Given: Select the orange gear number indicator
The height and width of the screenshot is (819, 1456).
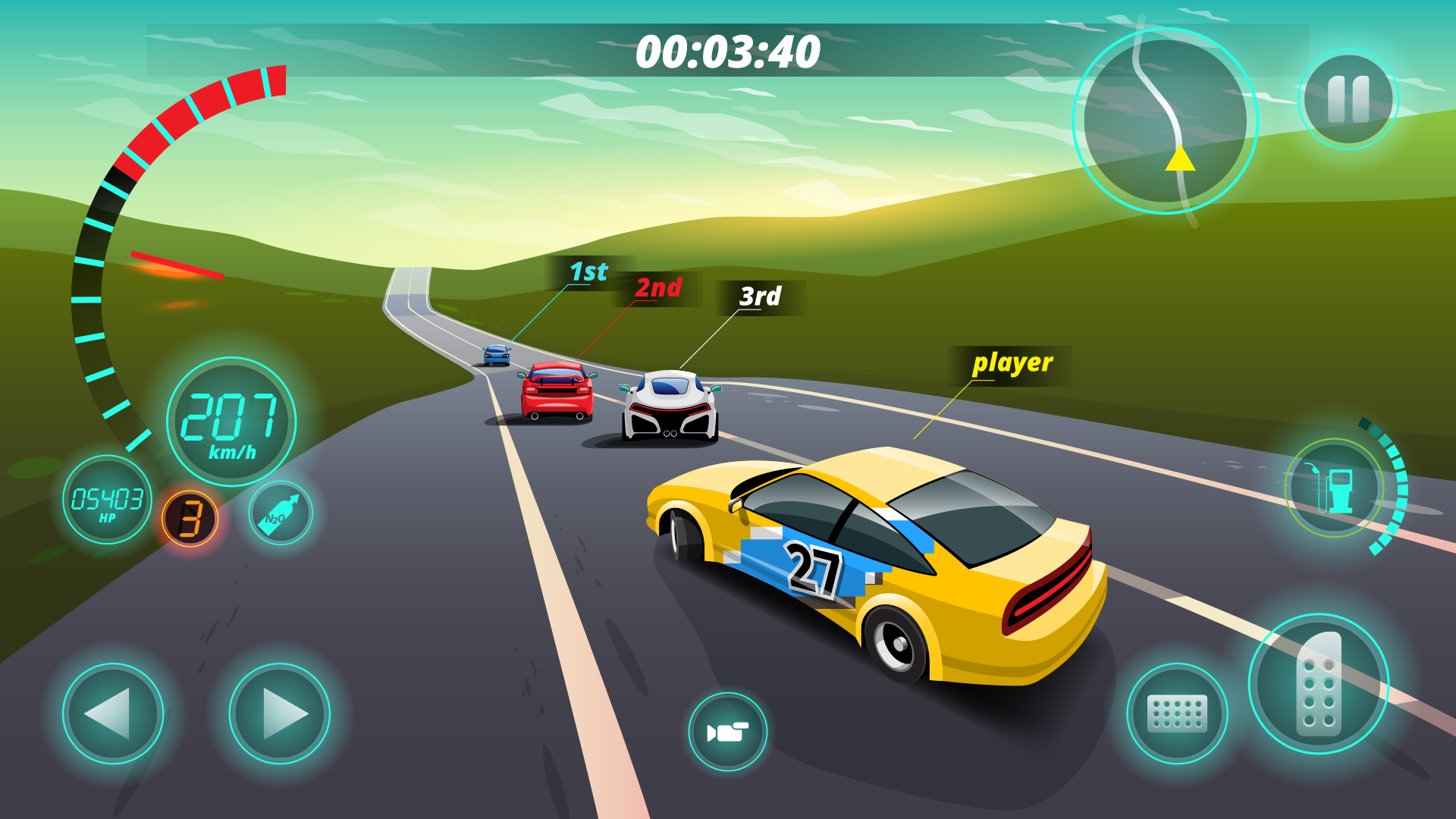Looking at the screenshot, I should [190, 519].
